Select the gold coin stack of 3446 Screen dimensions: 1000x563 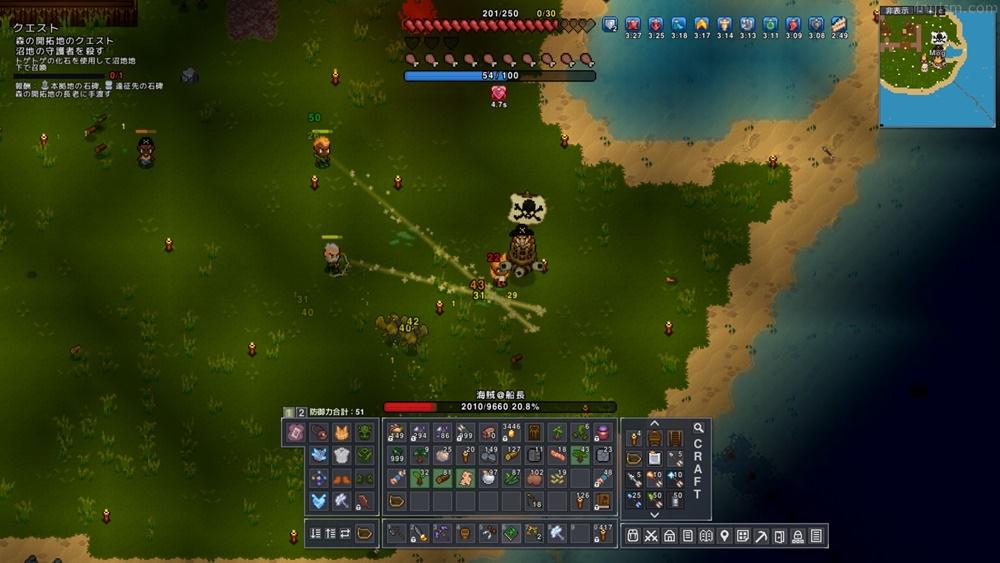(x=511, y=433)
